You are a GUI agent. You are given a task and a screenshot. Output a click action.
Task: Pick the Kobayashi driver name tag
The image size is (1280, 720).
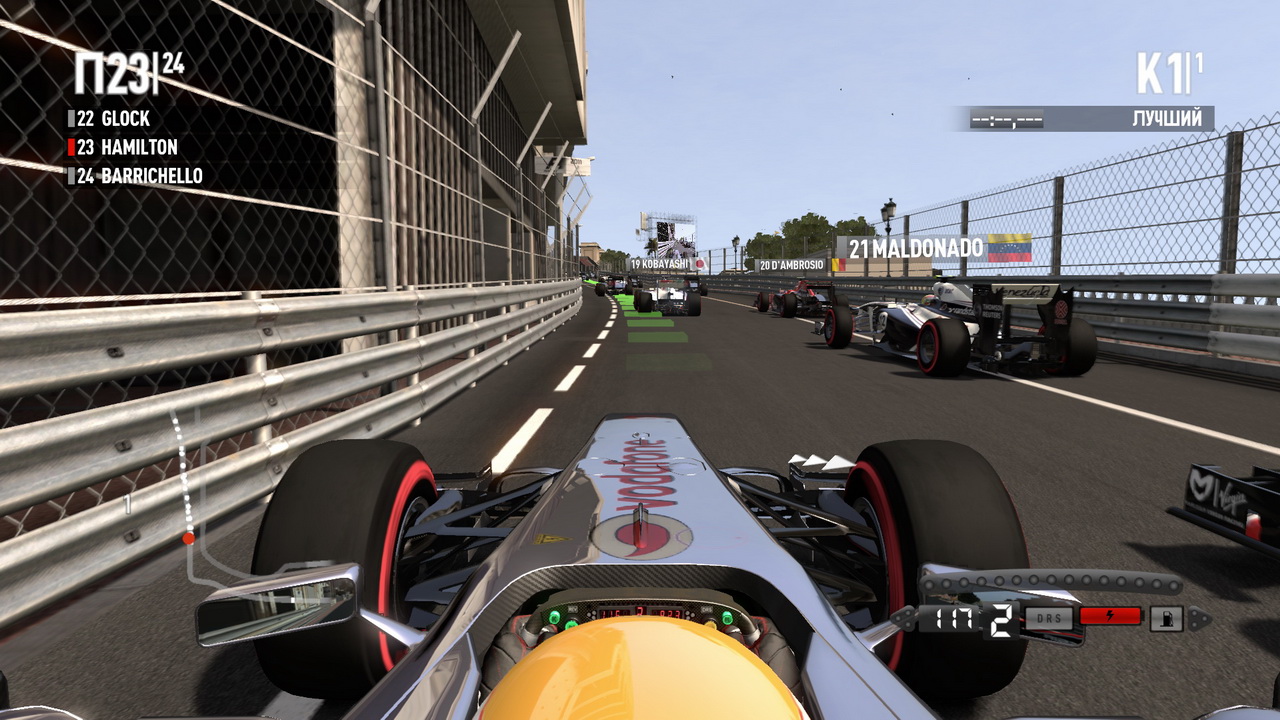(662, 264)
